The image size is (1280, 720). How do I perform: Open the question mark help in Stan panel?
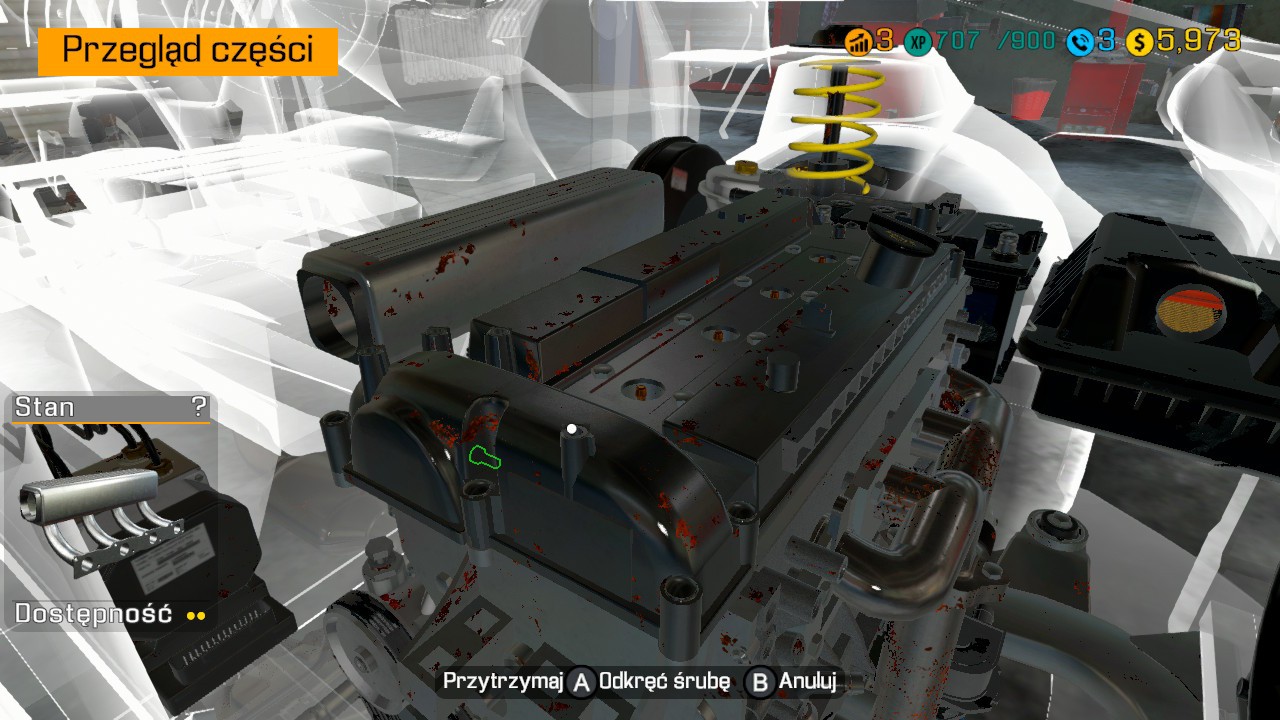199,407
